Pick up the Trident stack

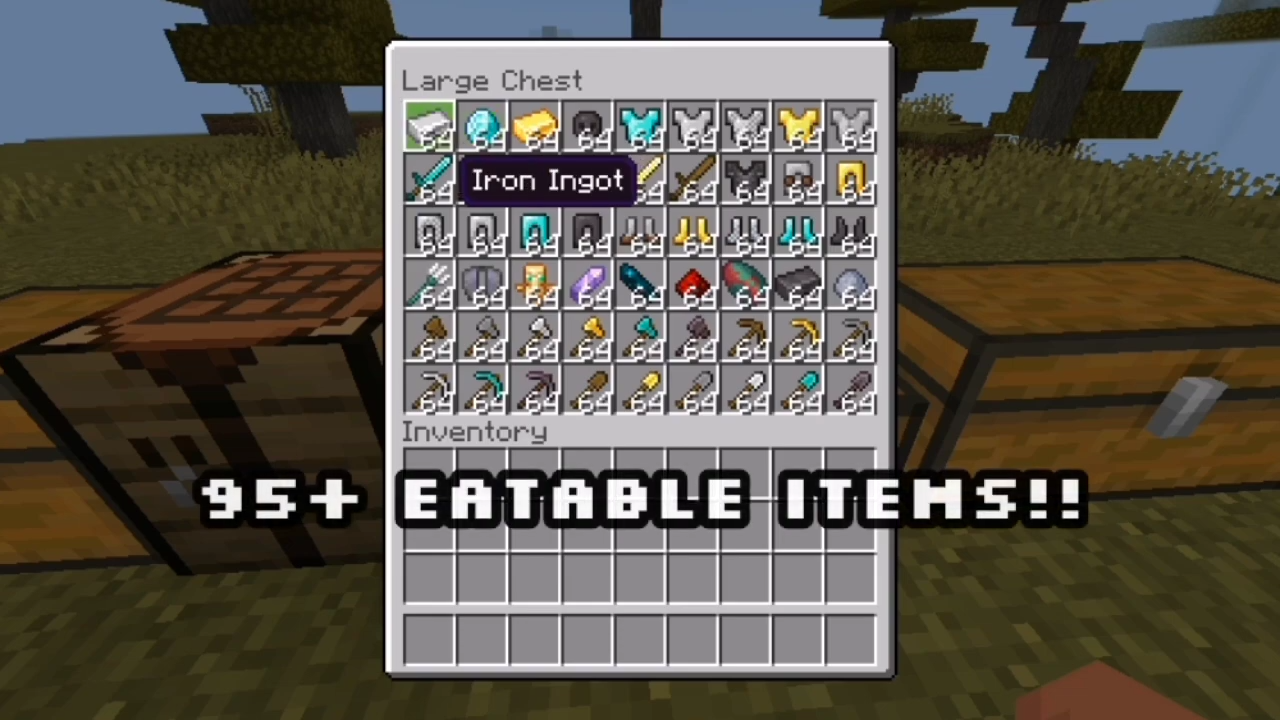click(428, 287)
